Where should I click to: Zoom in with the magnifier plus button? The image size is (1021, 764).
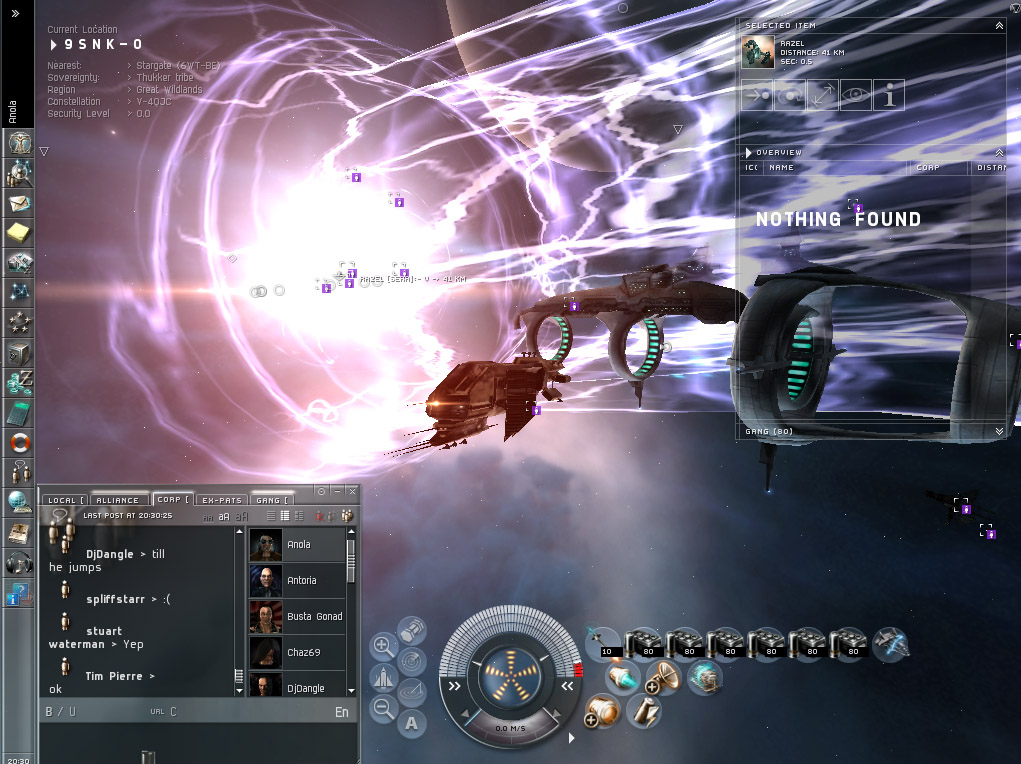click(383, 646)
